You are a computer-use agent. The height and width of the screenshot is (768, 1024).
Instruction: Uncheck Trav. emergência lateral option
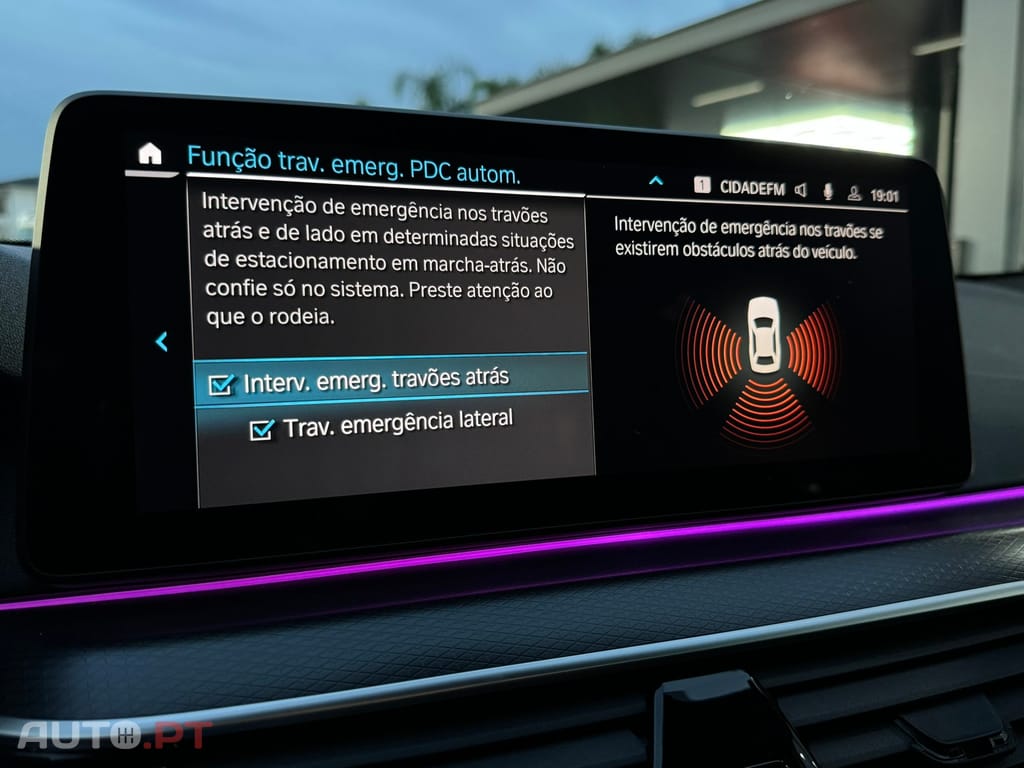coord(262,429)
